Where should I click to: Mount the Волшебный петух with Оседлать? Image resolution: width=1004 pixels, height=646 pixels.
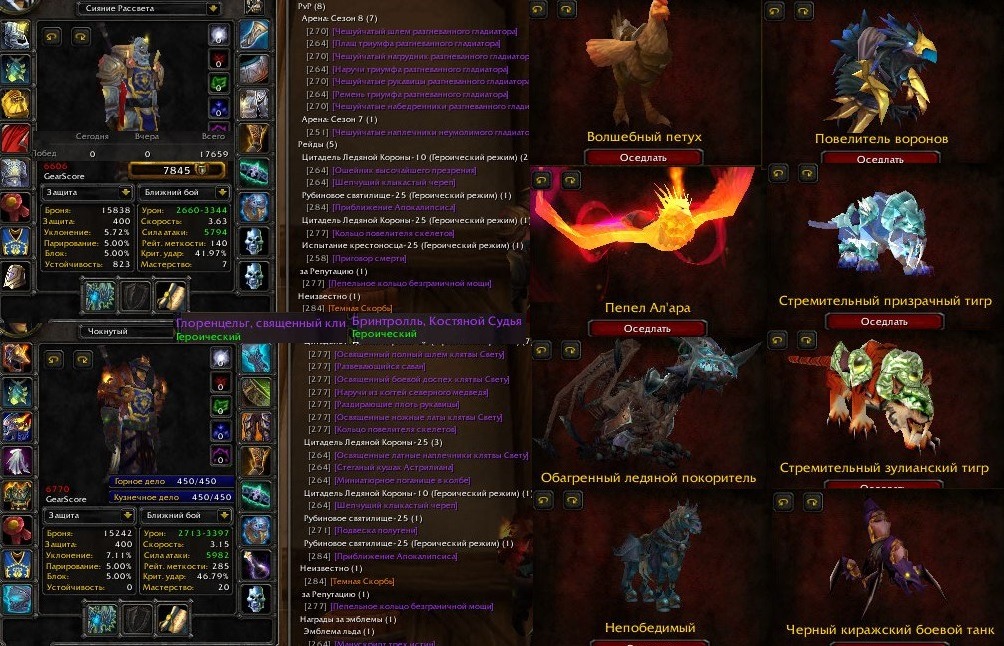tap(644, 157)
